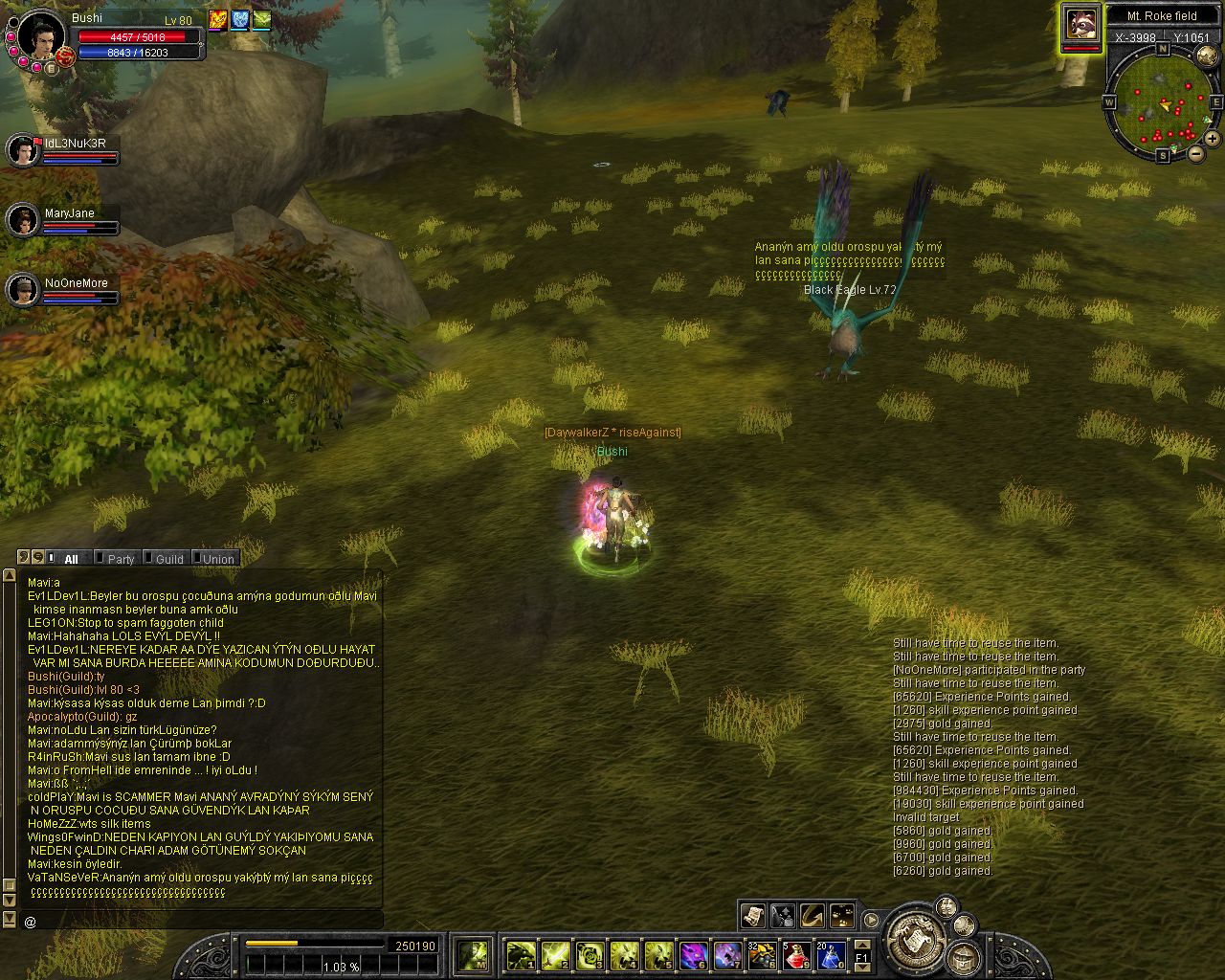Activate the sword slash skill in slot 2
Image resolution: width=1225 pixels, height=980 pixels.
click(x=556, y=955)
